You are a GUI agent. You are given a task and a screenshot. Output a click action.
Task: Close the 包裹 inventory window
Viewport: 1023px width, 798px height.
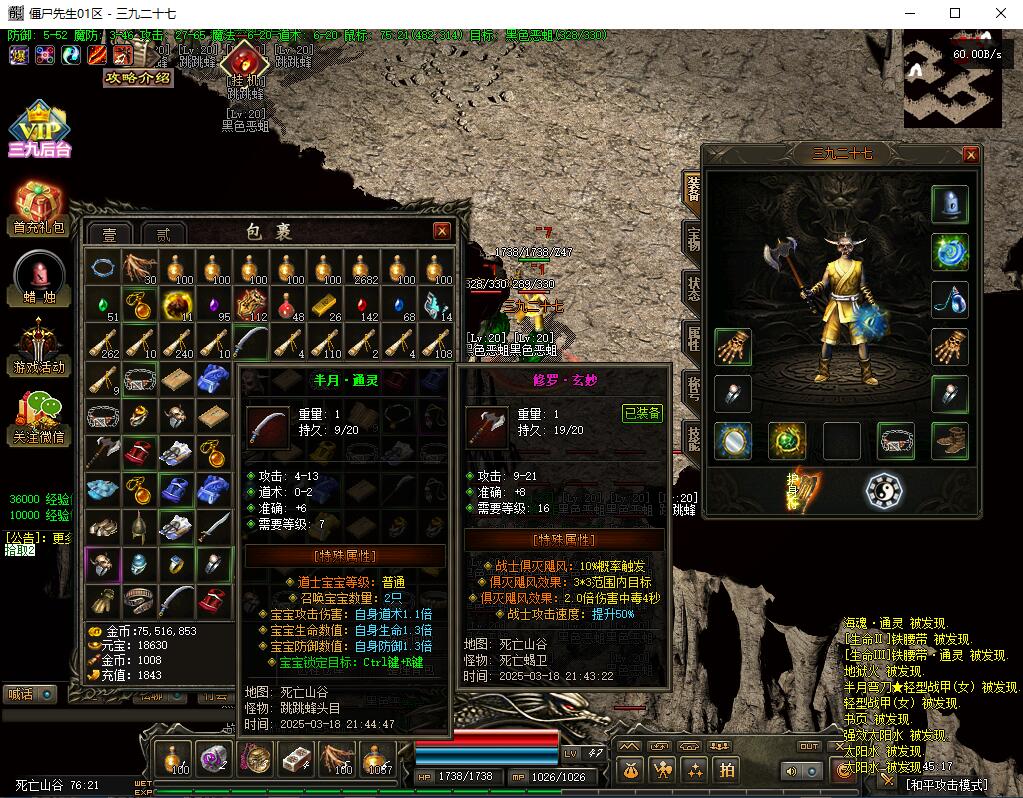coord(442,231)
